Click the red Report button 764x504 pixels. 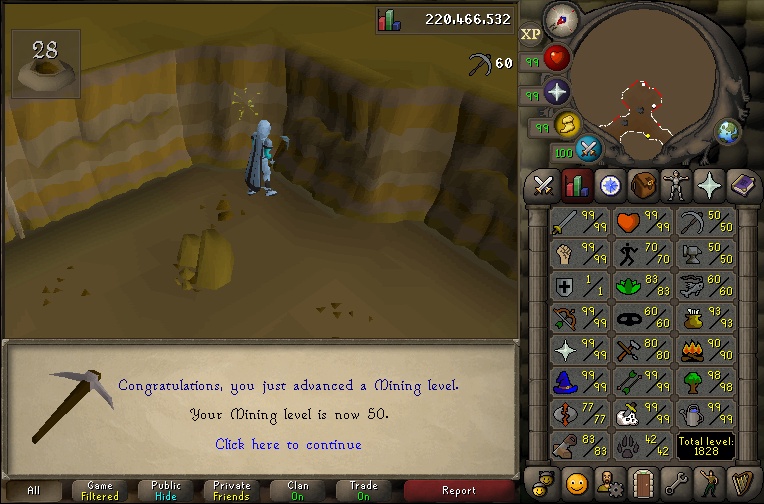click(x=458, y=490)
